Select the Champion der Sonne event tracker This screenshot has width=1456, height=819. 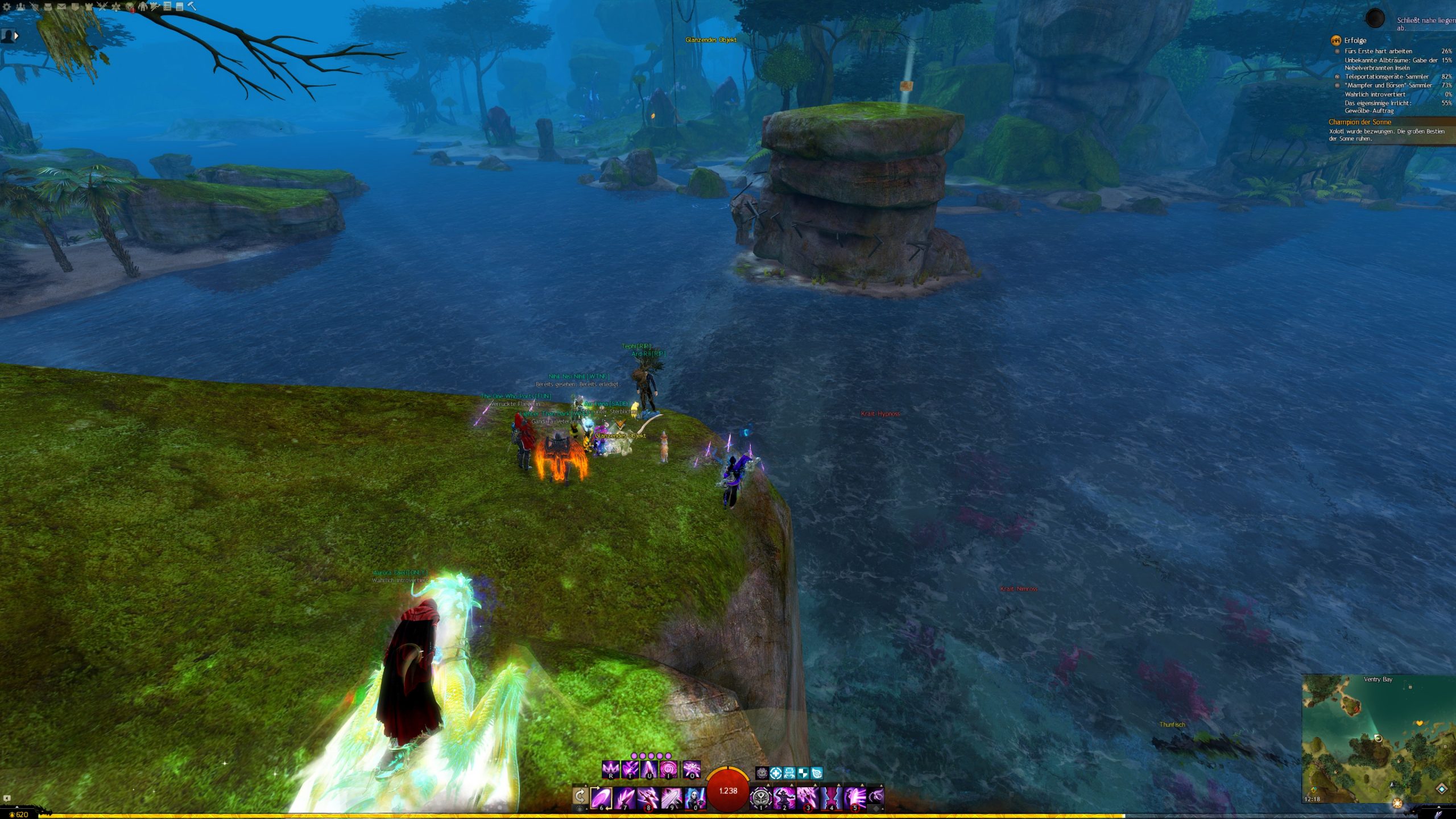coord(1359,122)
